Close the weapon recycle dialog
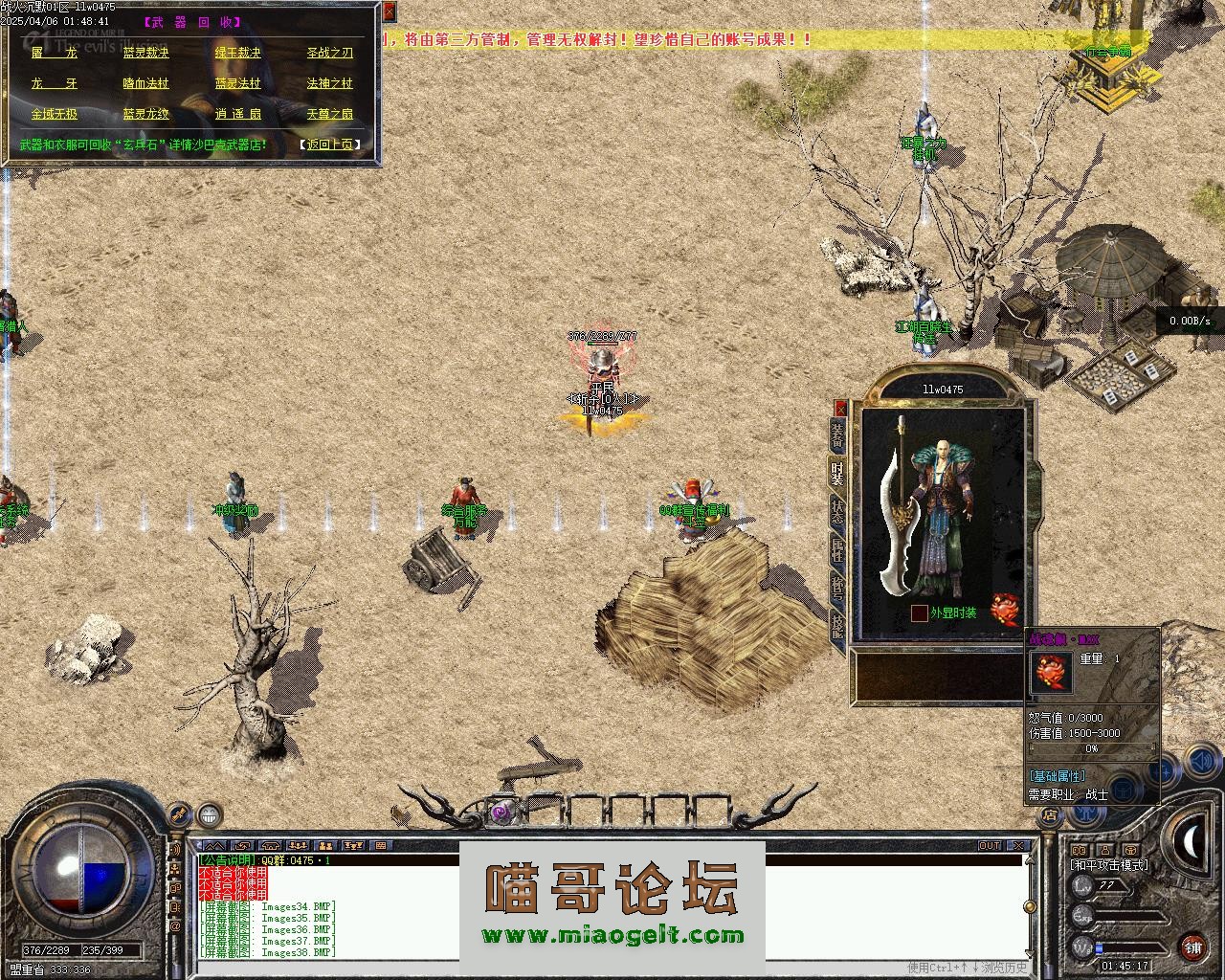The width and height of the screenshot is (1225, 980). click(x=389, y=11)
